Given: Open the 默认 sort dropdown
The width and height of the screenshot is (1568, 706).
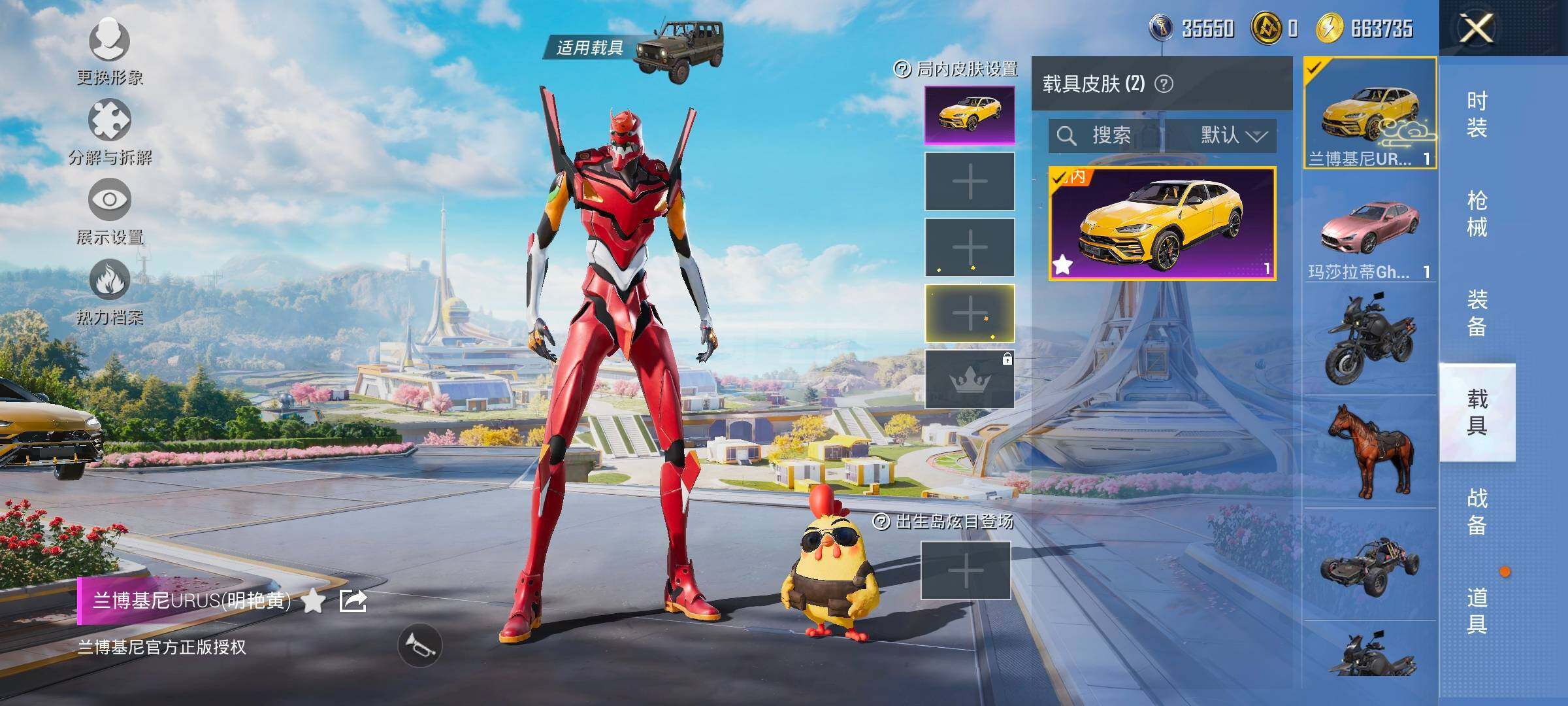Looking at the screenshot, I should click(1232, 135).
